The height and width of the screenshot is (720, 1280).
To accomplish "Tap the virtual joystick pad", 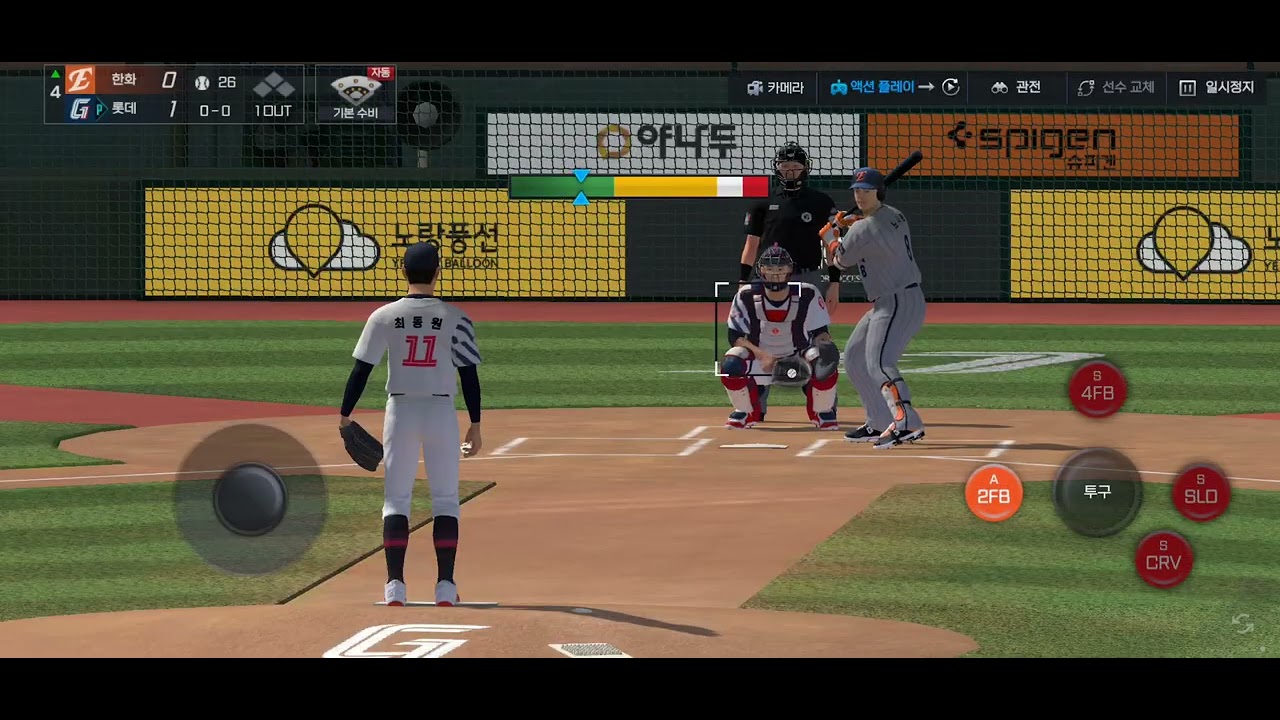I will pyautogui.click(x=250, y=498).
